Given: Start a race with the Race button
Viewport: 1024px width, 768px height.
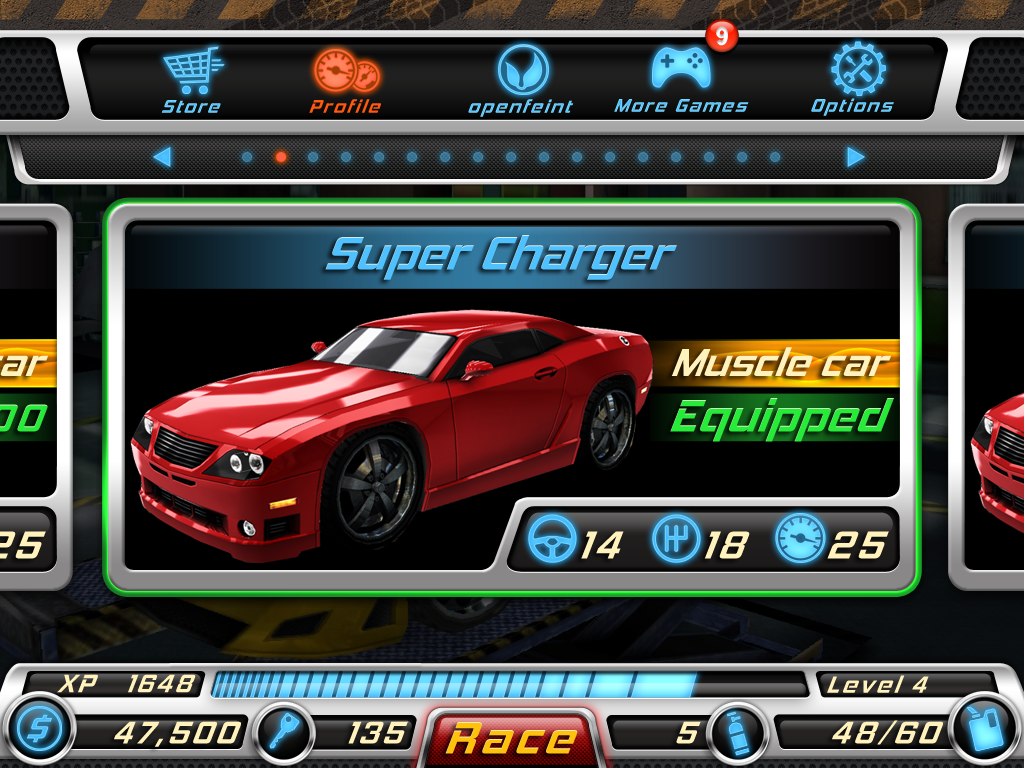Looking at the screenshot, I should [511, 739].
